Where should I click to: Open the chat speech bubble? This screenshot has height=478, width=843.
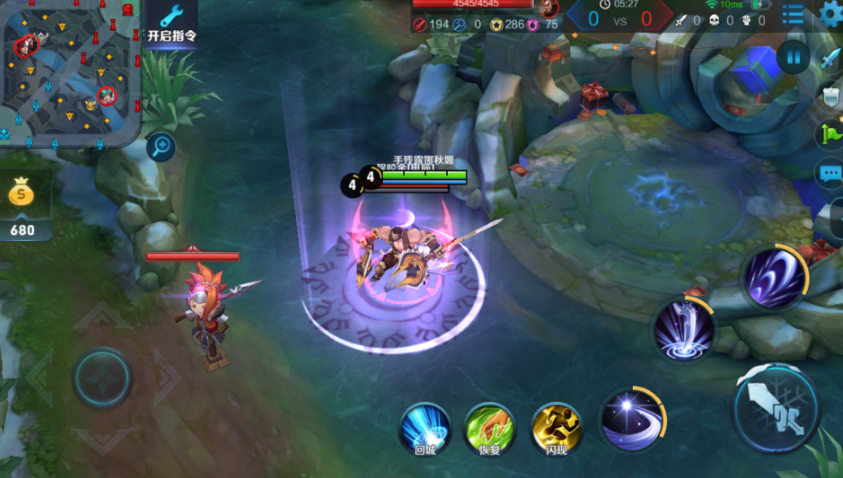coord(831,172)
